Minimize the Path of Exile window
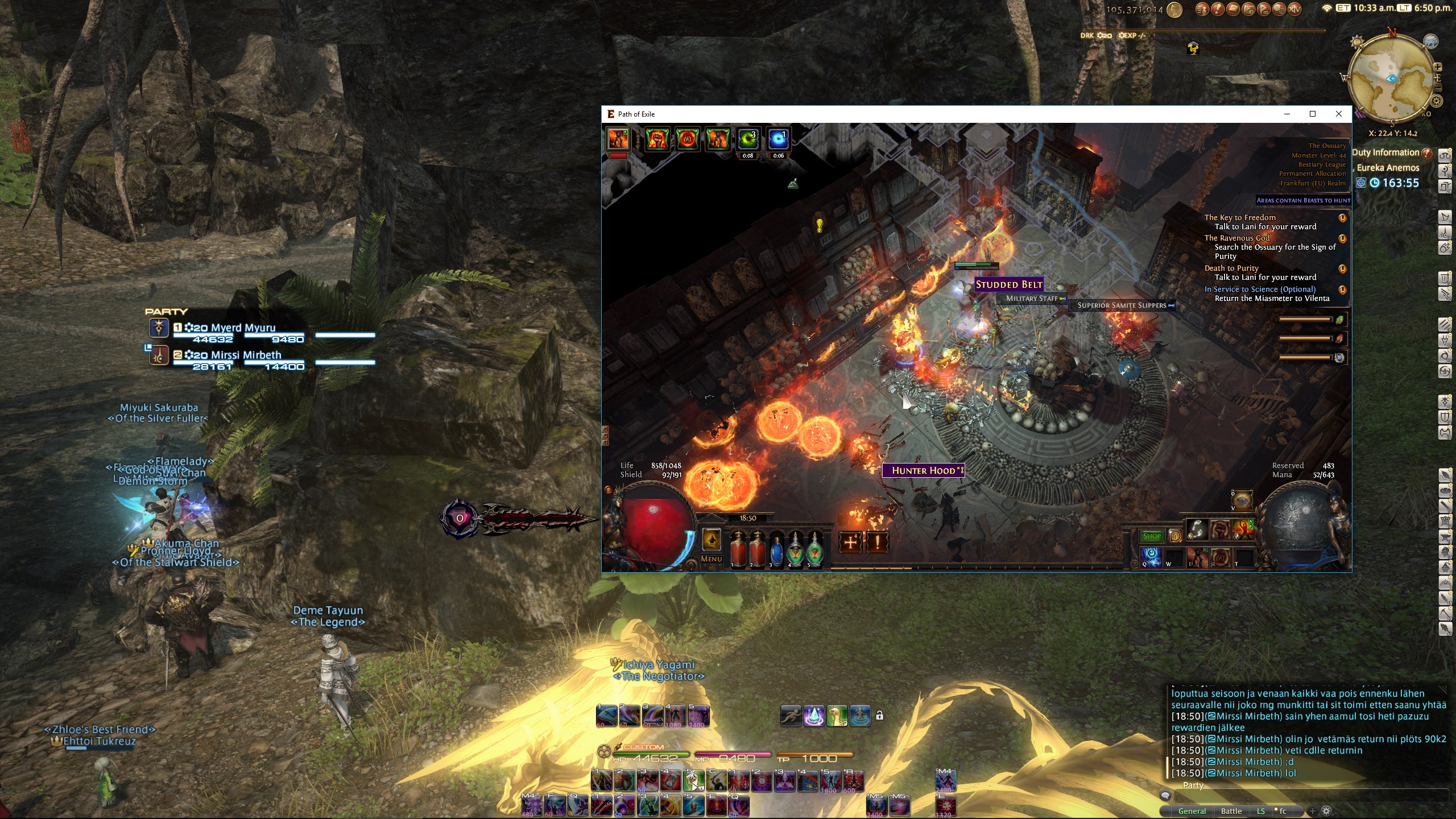The width and height of the screenshot is (1456, 819). coord(1287,114)
